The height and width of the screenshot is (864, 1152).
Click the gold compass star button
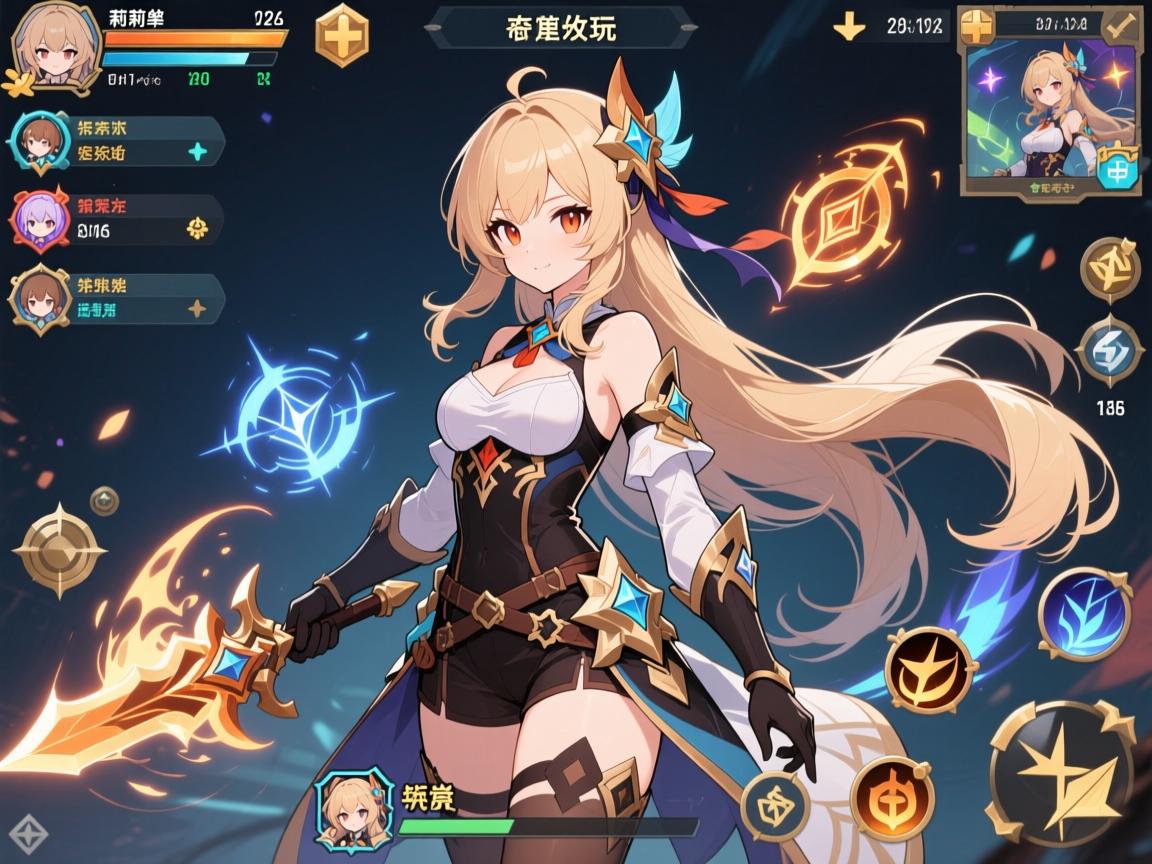tap(59, 550)
